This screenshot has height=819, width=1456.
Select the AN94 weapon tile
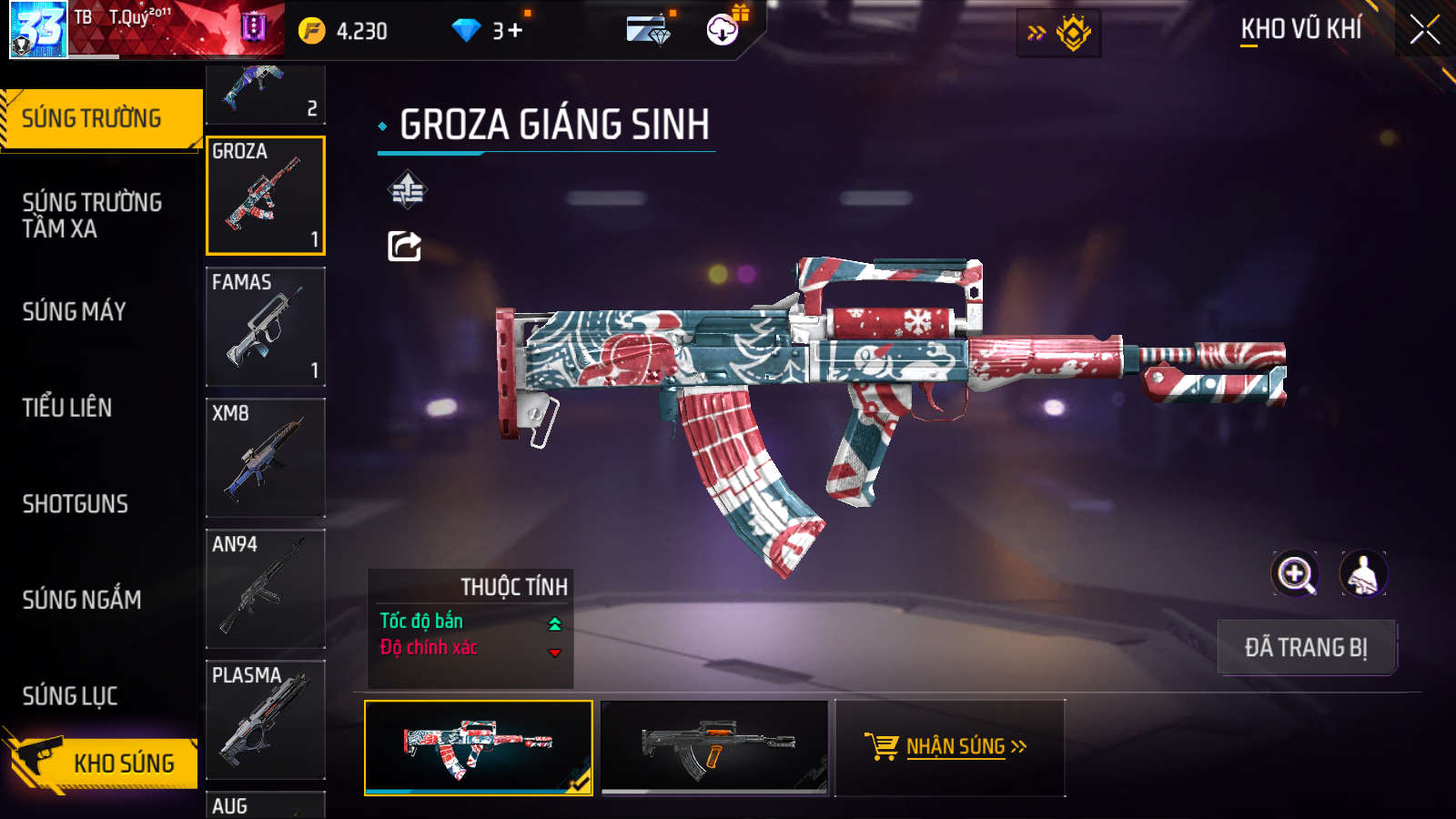[265, 589]
